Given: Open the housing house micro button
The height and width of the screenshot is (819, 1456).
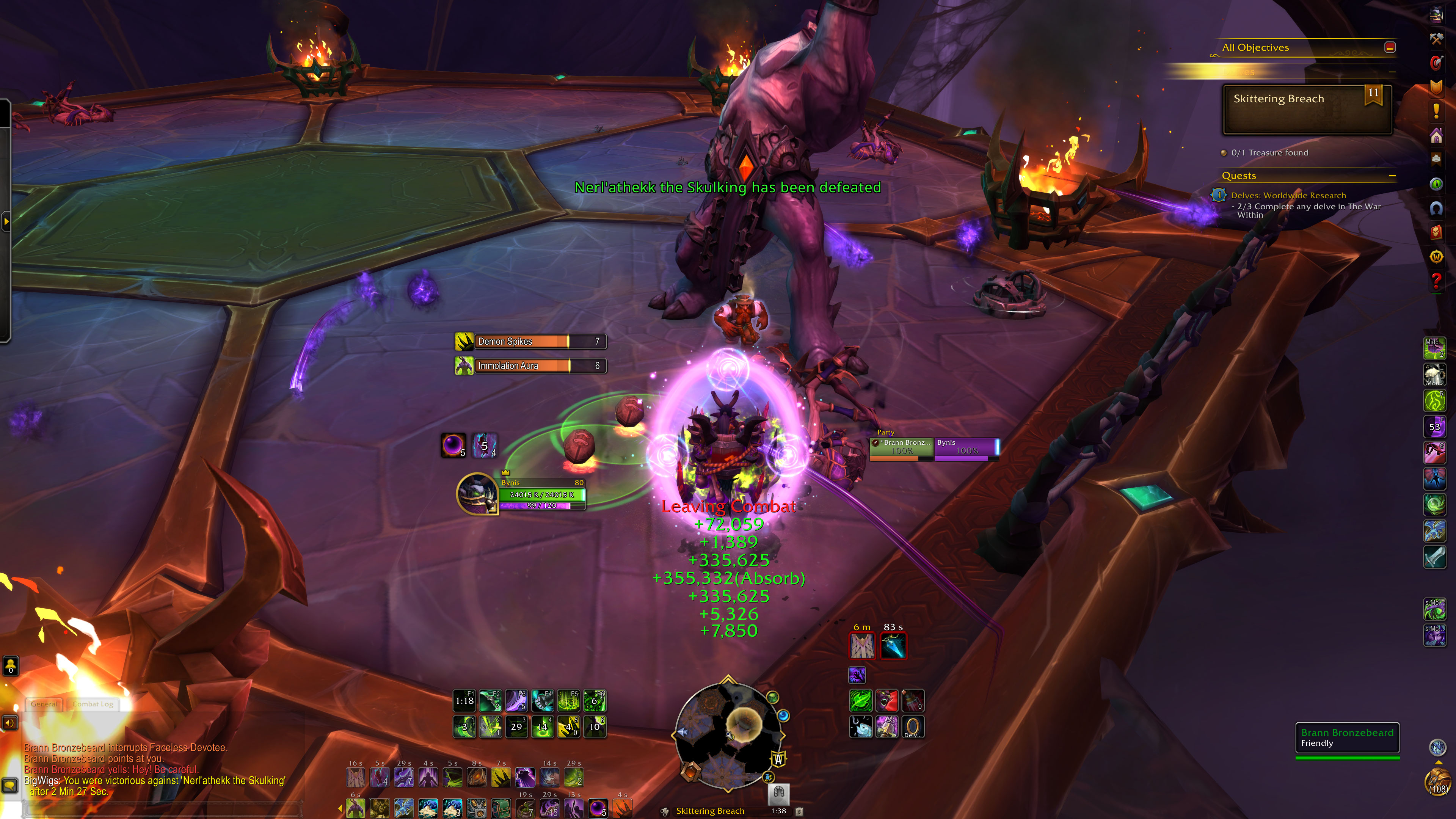Looking at the screenshot, I should 1436,136.
